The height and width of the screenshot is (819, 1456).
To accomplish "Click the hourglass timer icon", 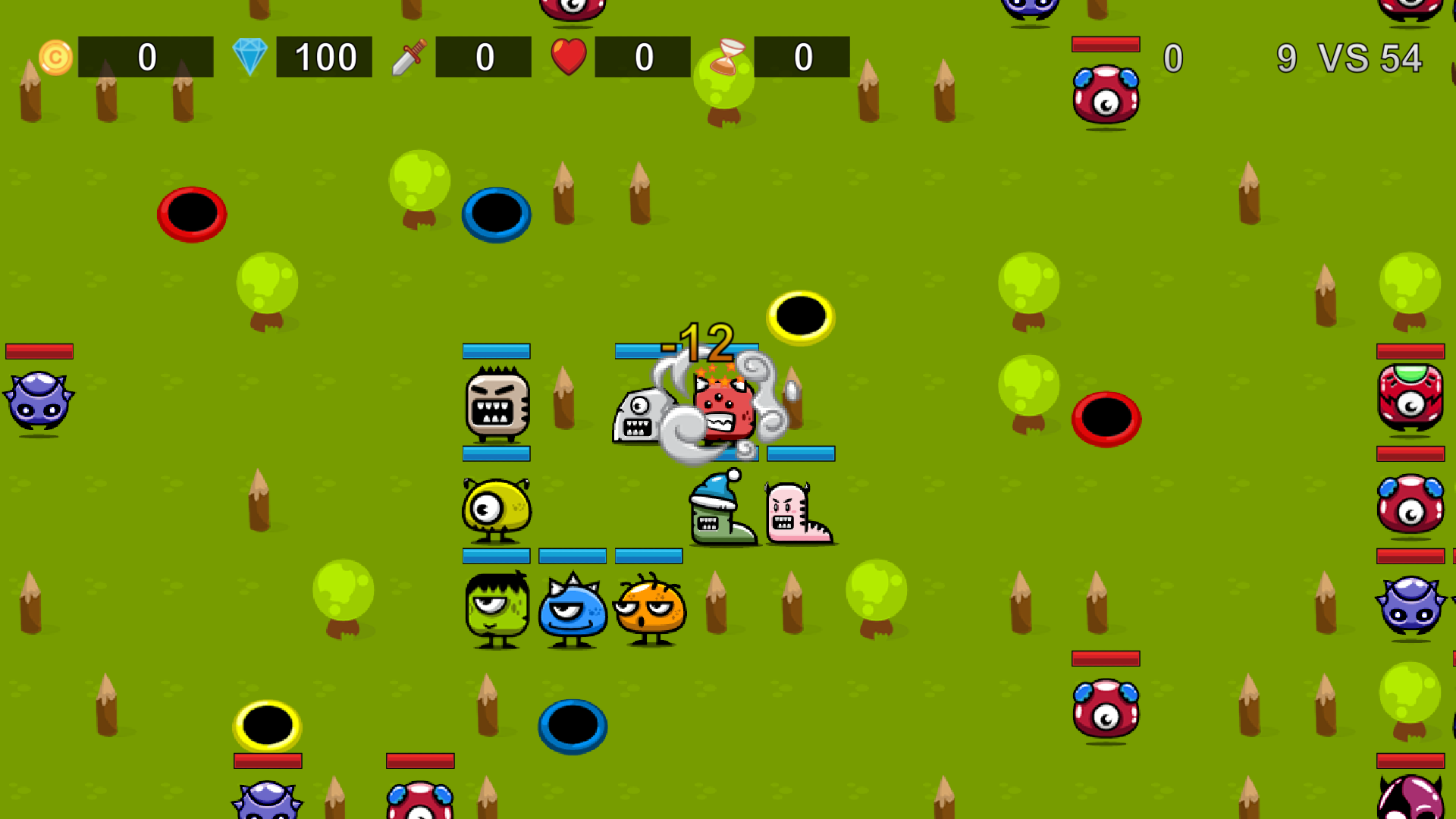I will pyautogui.click(x=726, y=56).
